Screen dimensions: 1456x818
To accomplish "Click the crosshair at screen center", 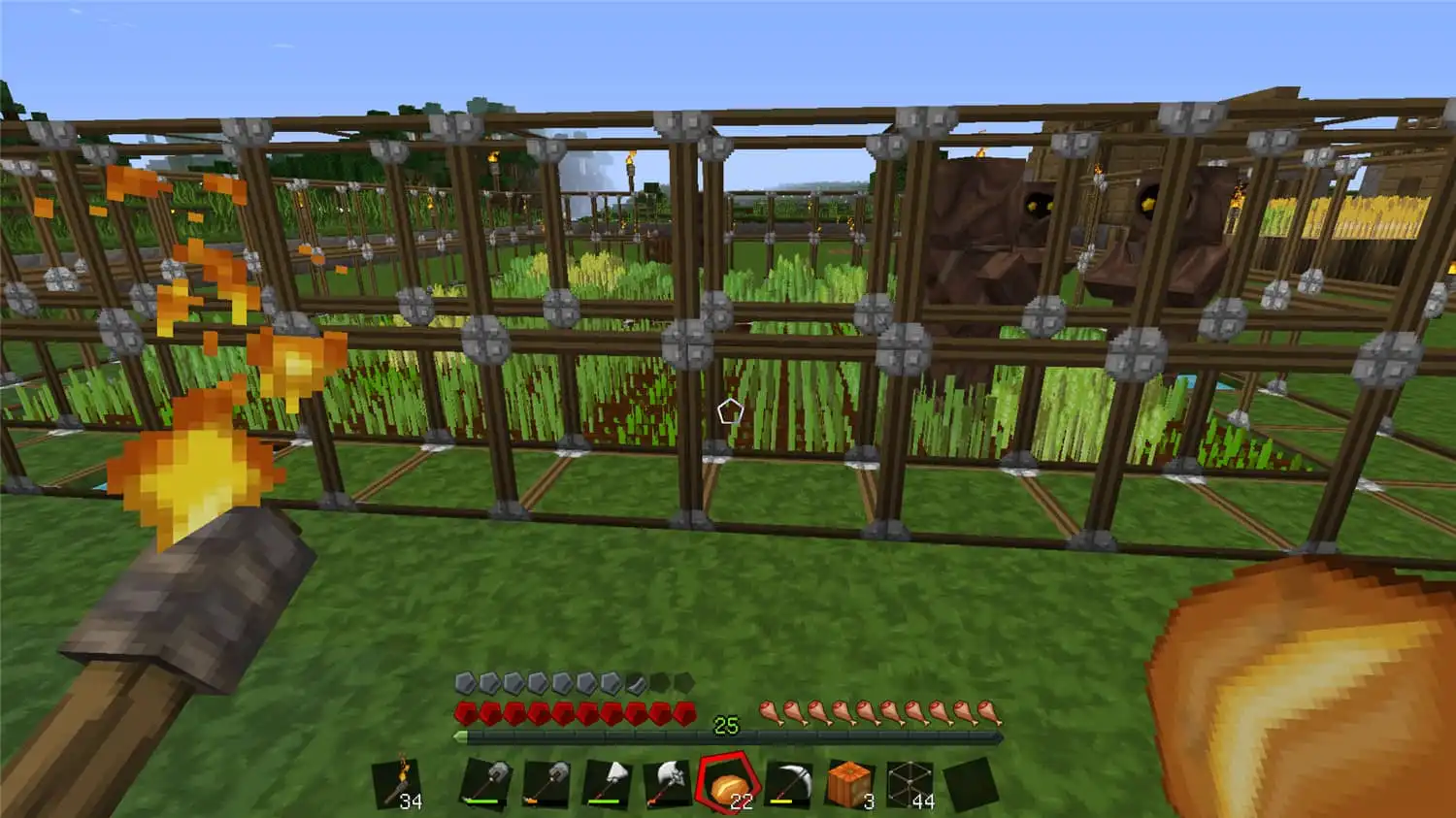I will (728, 409).
